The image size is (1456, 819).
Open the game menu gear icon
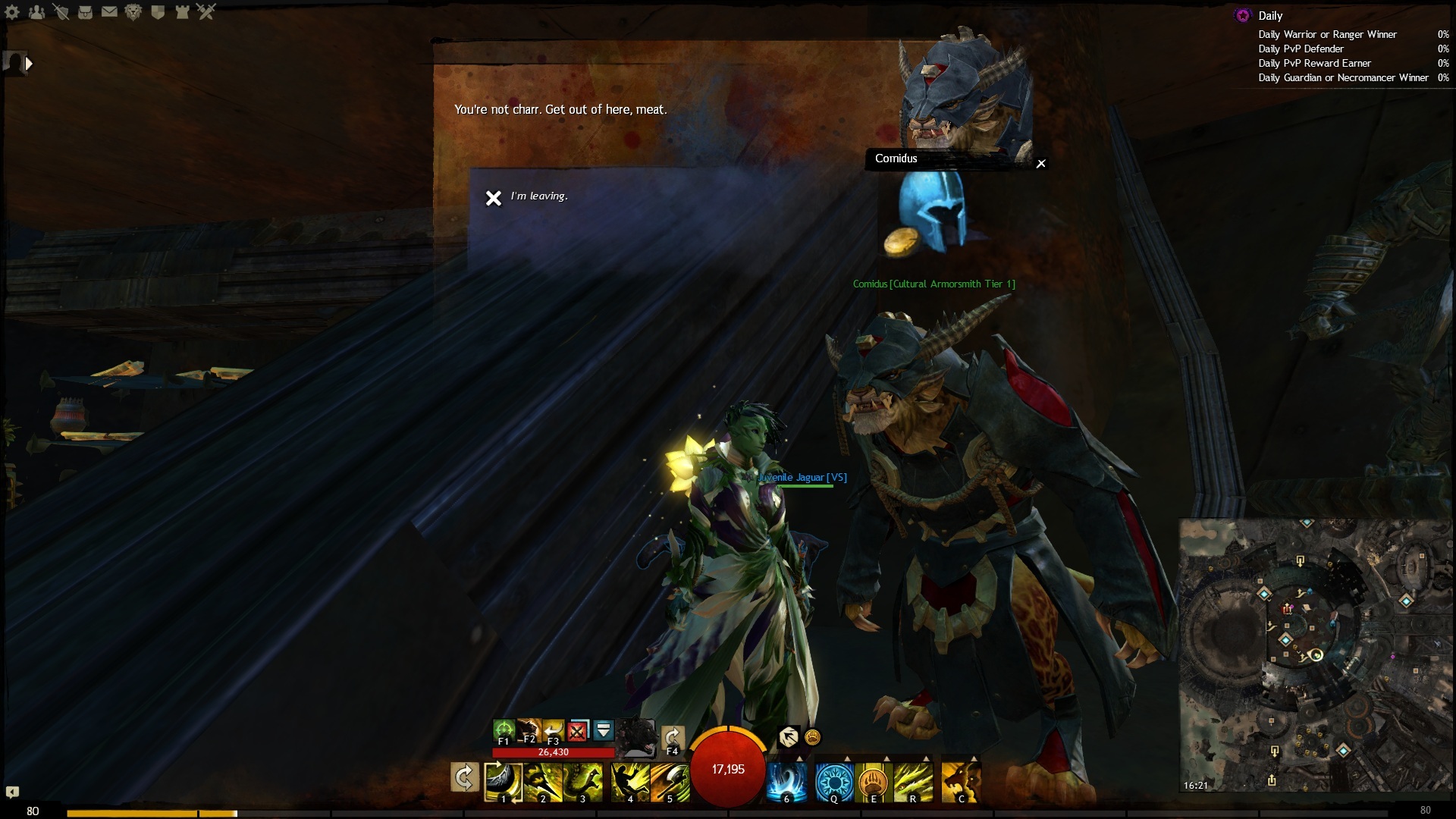click(12, 12)
